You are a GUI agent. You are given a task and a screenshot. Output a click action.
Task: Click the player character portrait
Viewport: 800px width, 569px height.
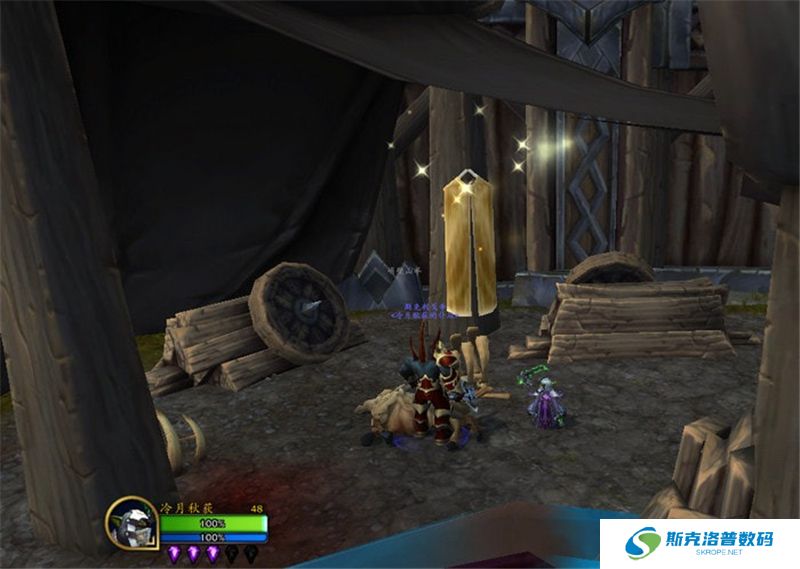[131, 523]
